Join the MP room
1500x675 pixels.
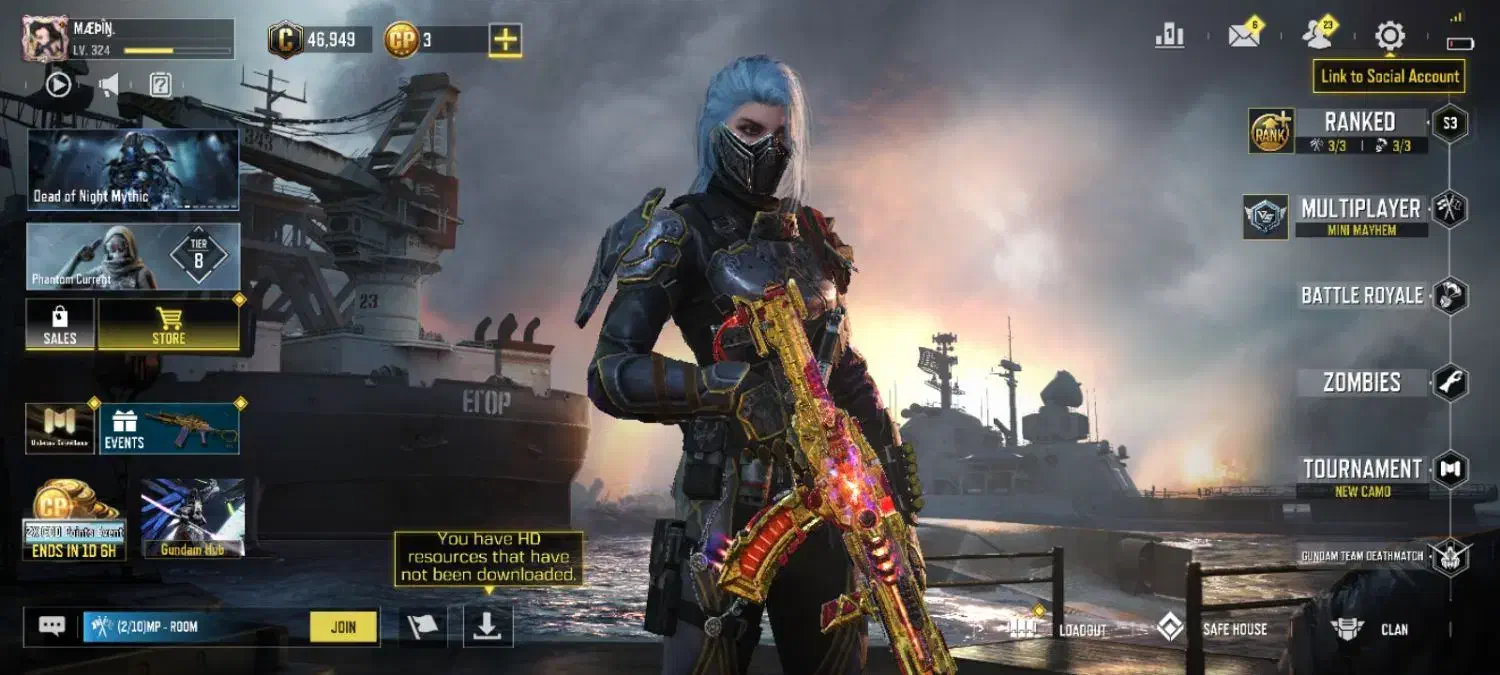tap(343, 627)
